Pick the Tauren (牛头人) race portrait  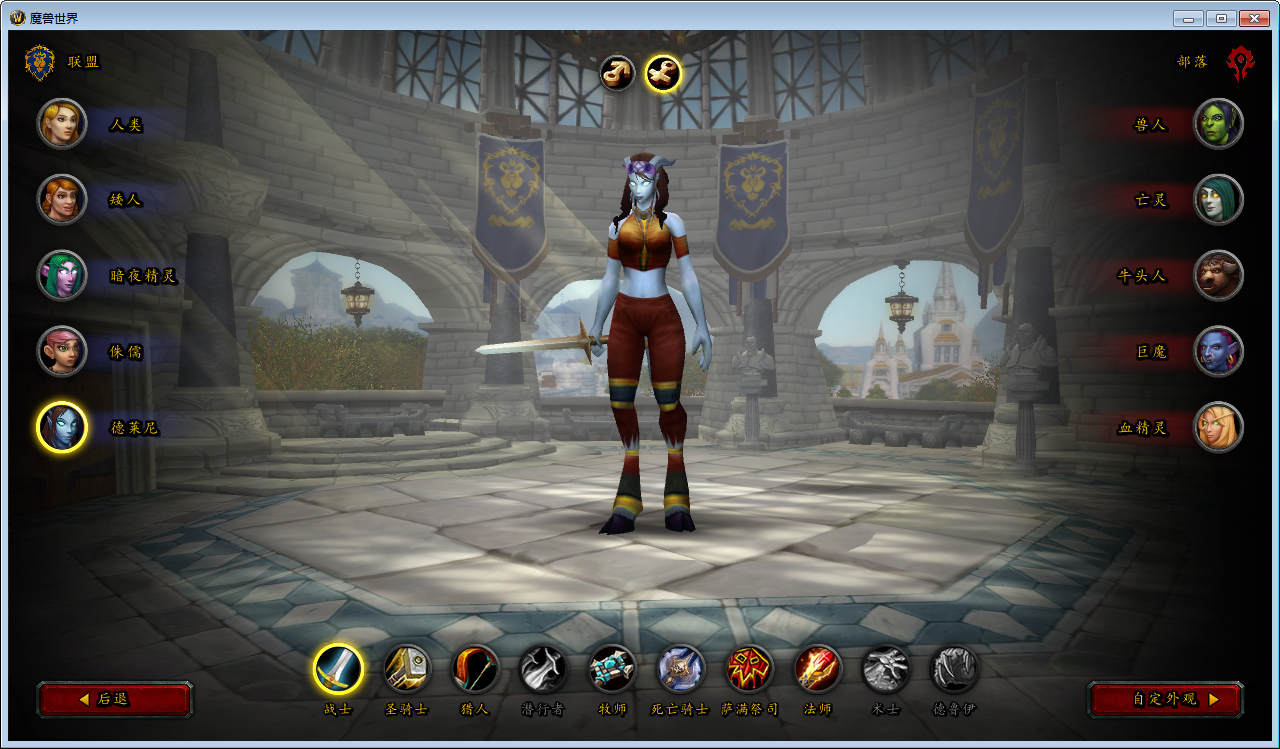pyautogui.click(x=1218, y=275)
